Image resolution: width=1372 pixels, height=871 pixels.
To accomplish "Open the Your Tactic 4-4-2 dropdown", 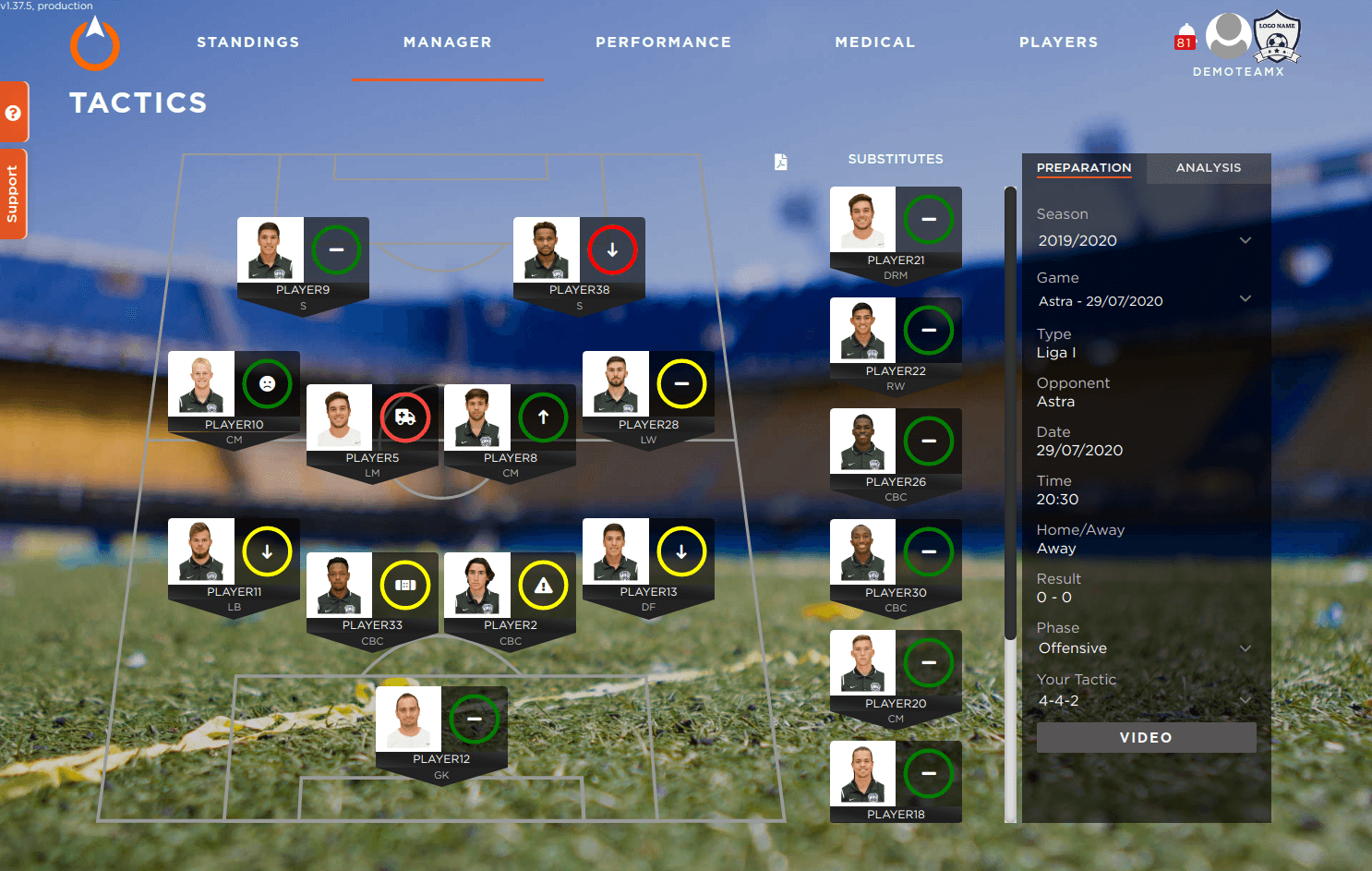I will pyautogui.click(x=1144, y=701).
